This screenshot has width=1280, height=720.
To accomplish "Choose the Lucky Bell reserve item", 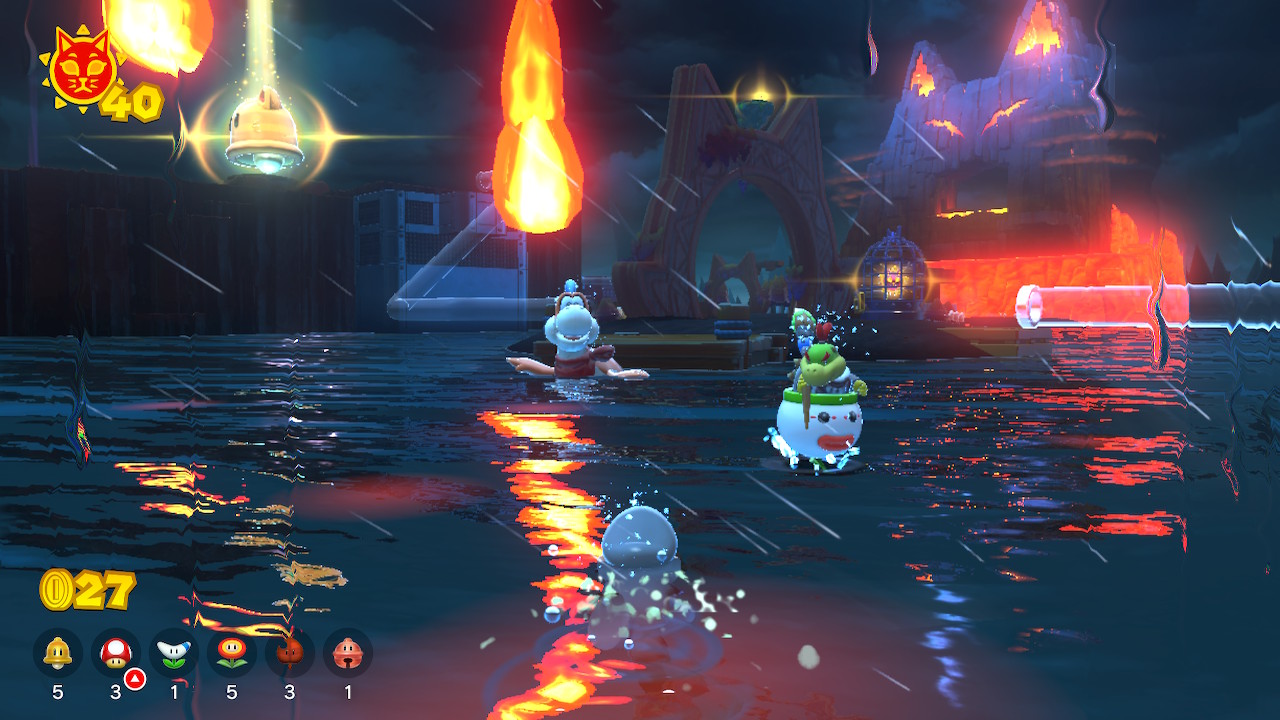I will coord(347,653).
